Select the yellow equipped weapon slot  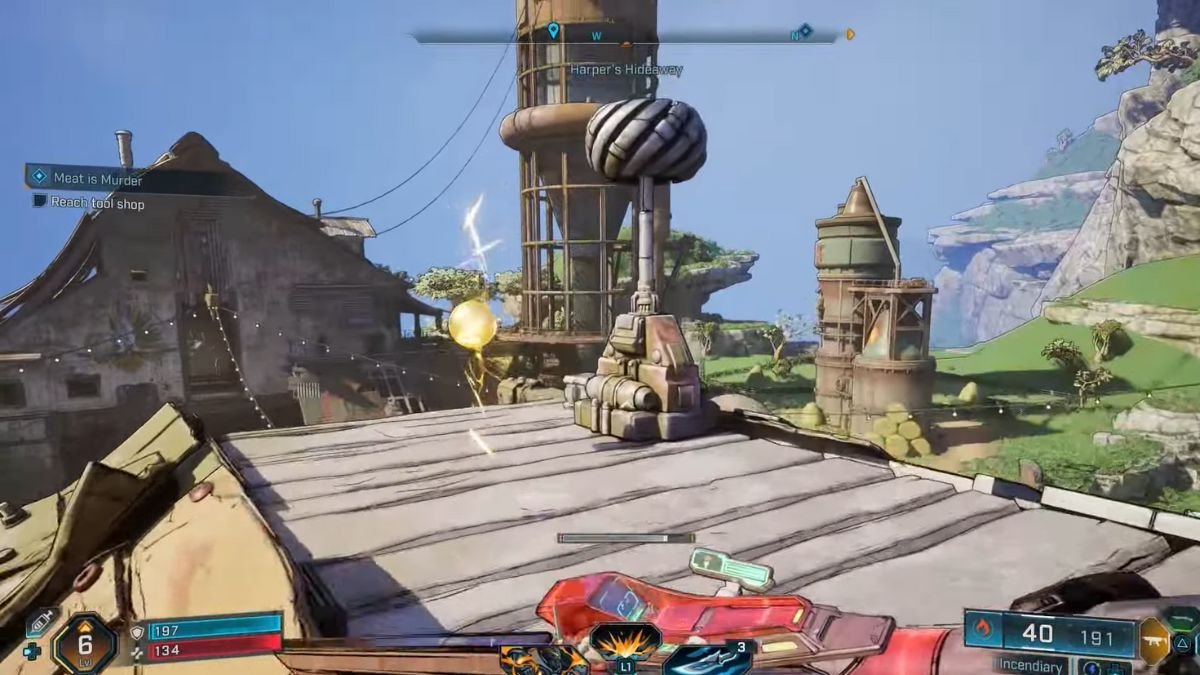point(1153,641)
